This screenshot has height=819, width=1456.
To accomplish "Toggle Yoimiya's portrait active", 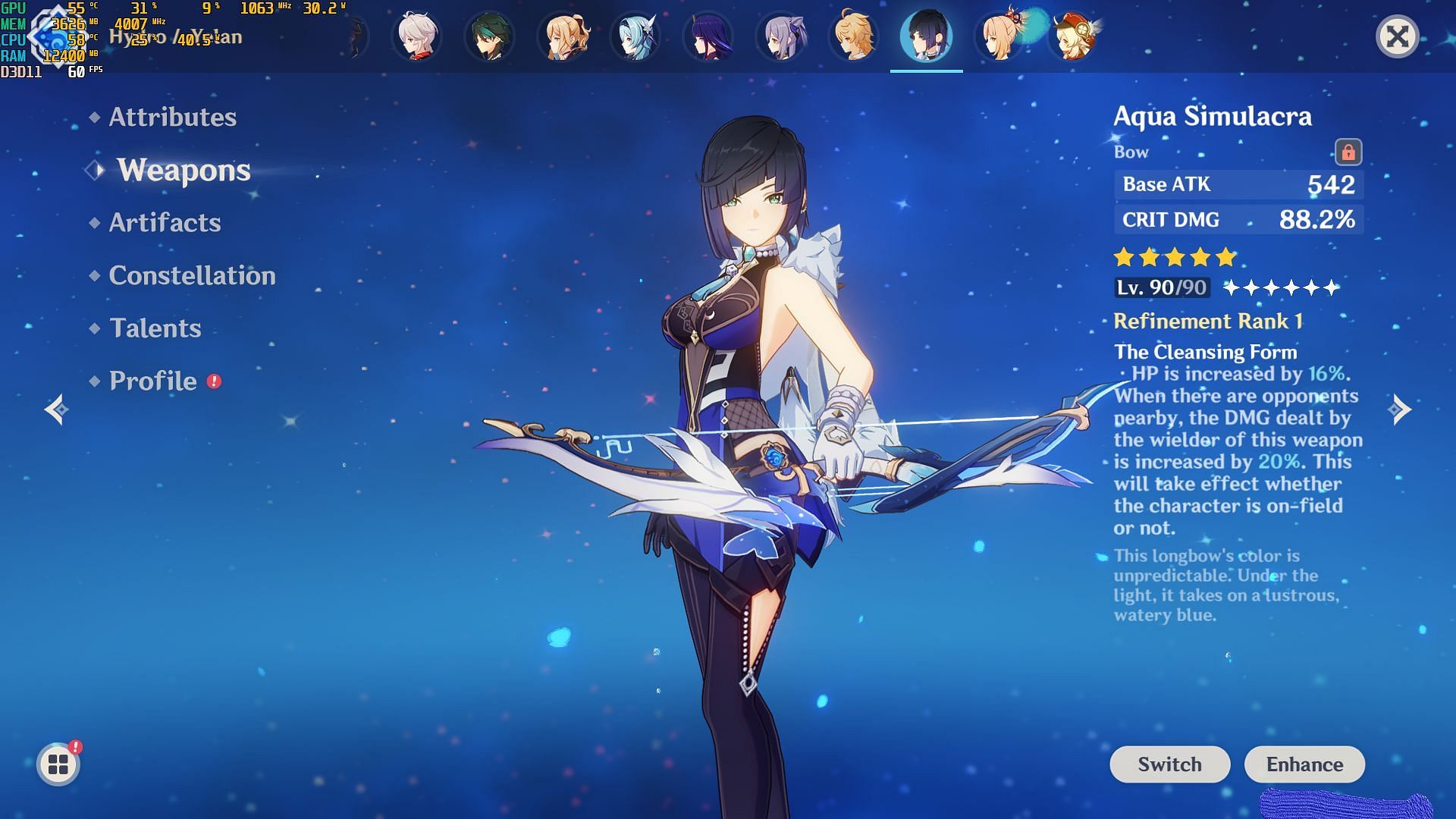I will point(999,36).
